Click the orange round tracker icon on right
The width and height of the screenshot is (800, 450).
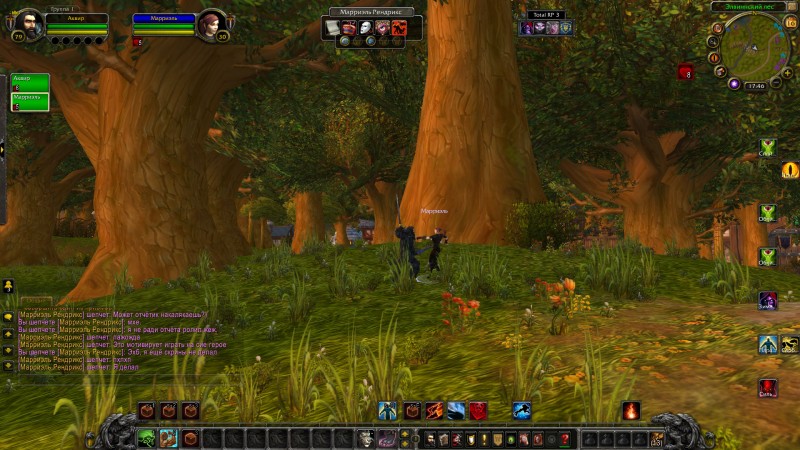[789, 170]
